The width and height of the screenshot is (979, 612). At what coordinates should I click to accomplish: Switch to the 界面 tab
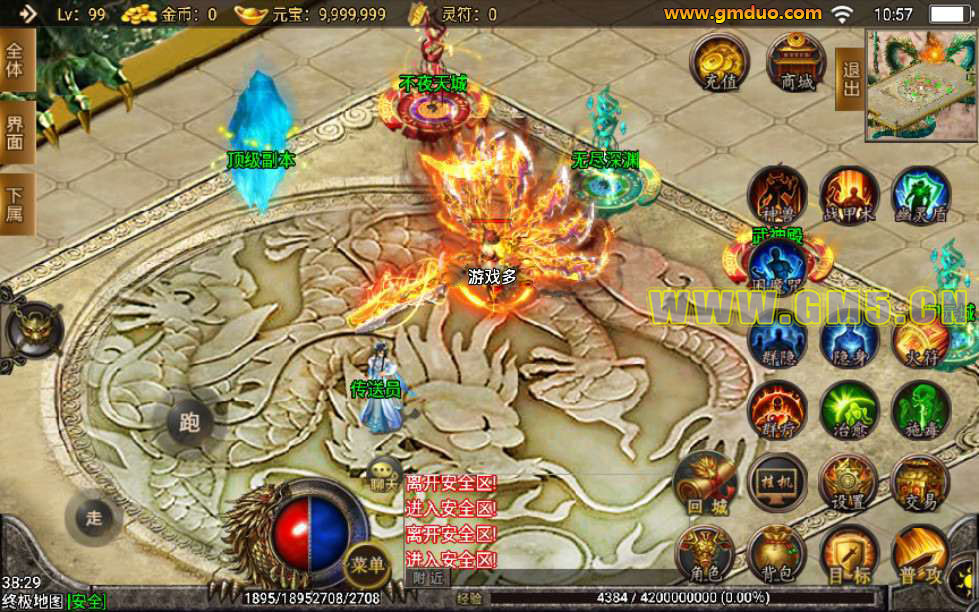(x=17, y=132)
